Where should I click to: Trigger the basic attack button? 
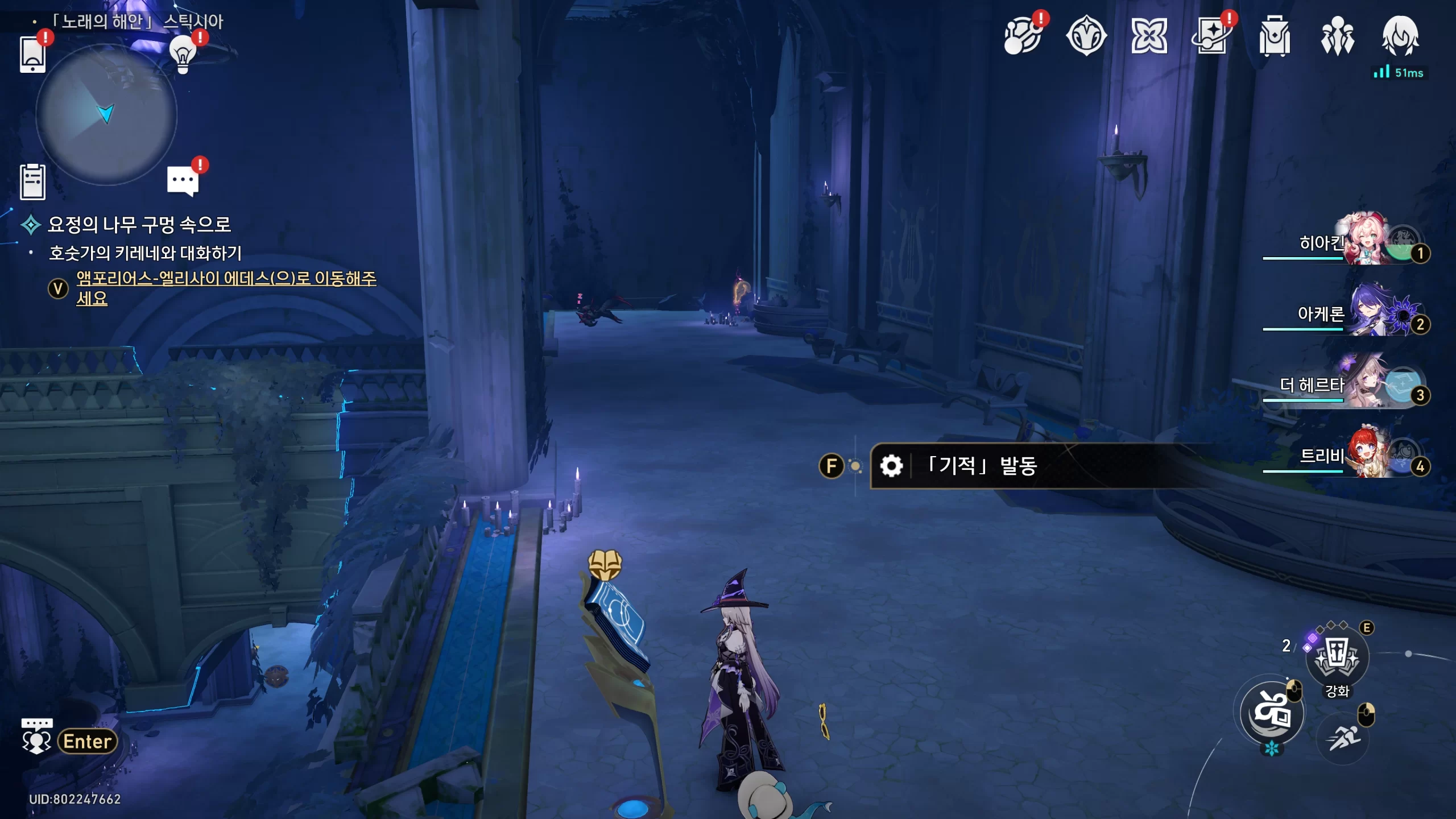(1272, 713)
